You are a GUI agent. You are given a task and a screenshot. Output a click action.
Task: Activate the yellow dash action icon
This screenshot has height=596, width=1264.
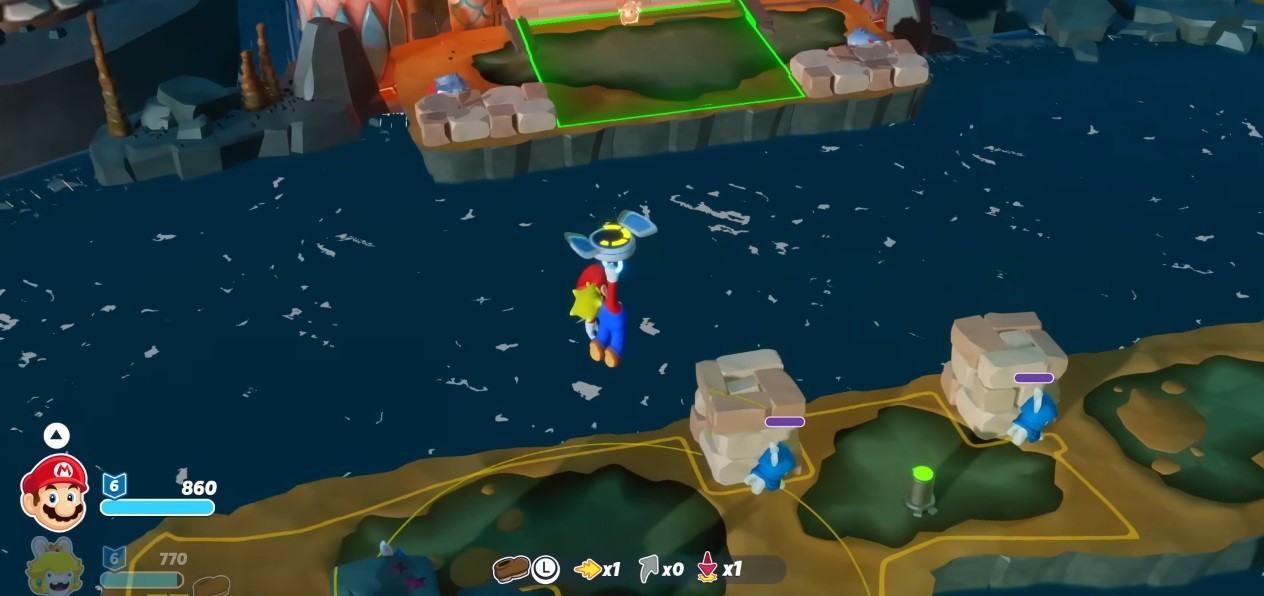click(x=587, y=569)
